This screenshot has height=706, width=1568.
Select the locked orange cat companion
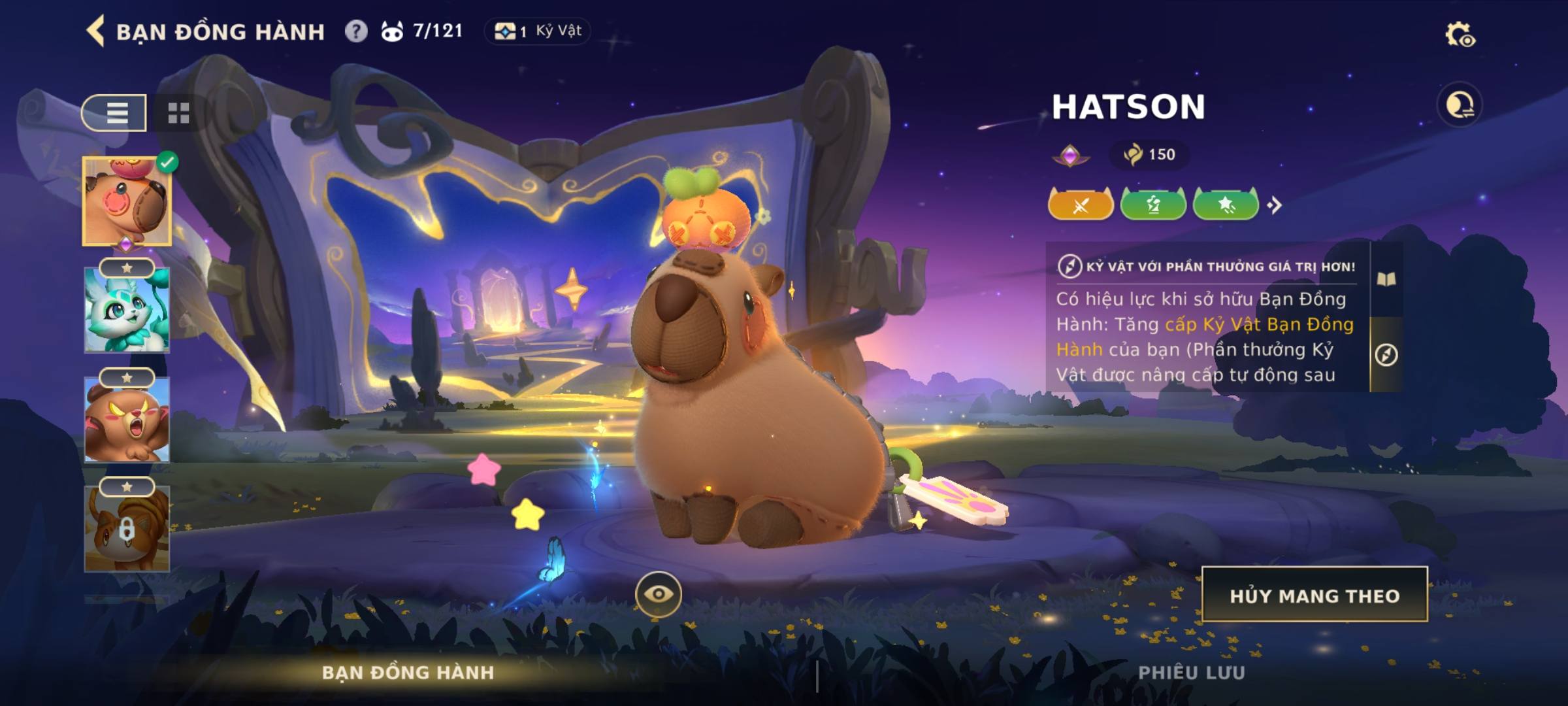pyautogui.click(x=127, y=529)
